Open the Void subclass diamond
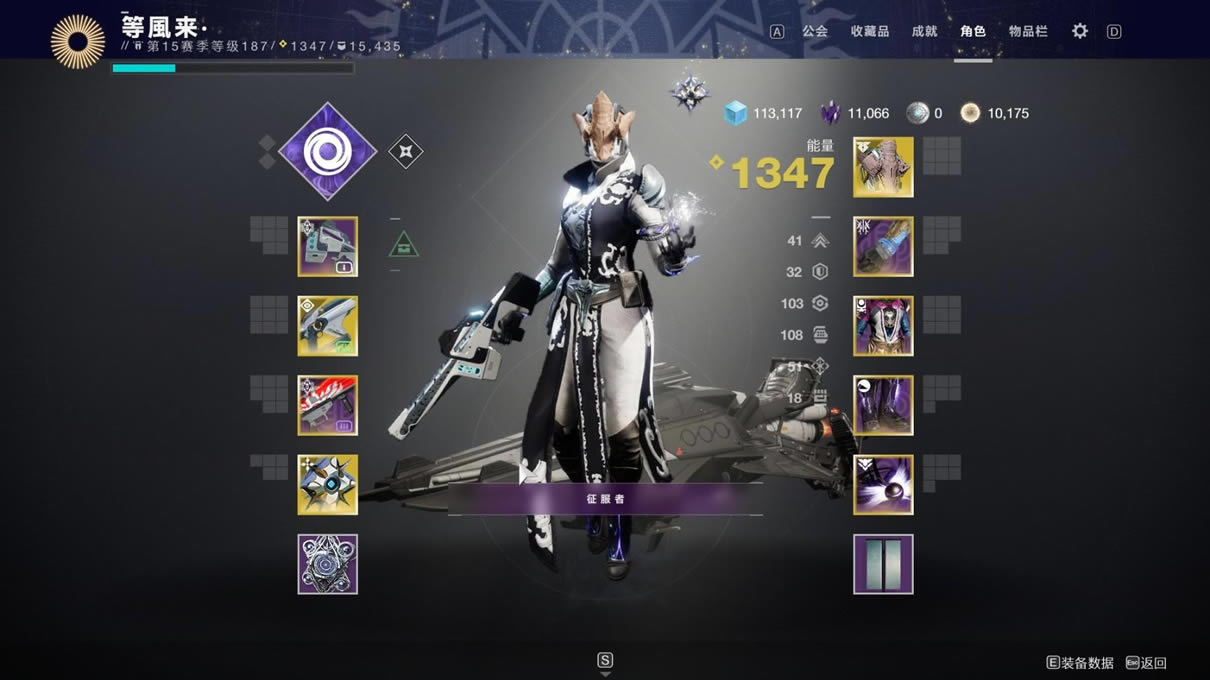The image size is (1210, 680). (x=327, y=152)
